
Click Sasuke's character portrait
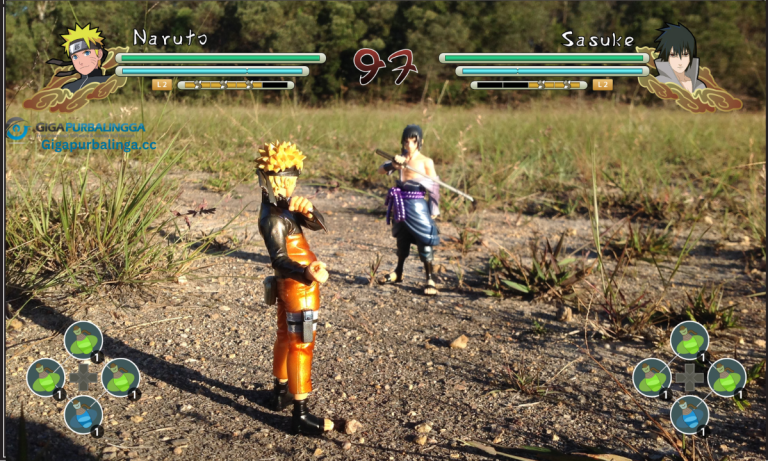[678, 57]
